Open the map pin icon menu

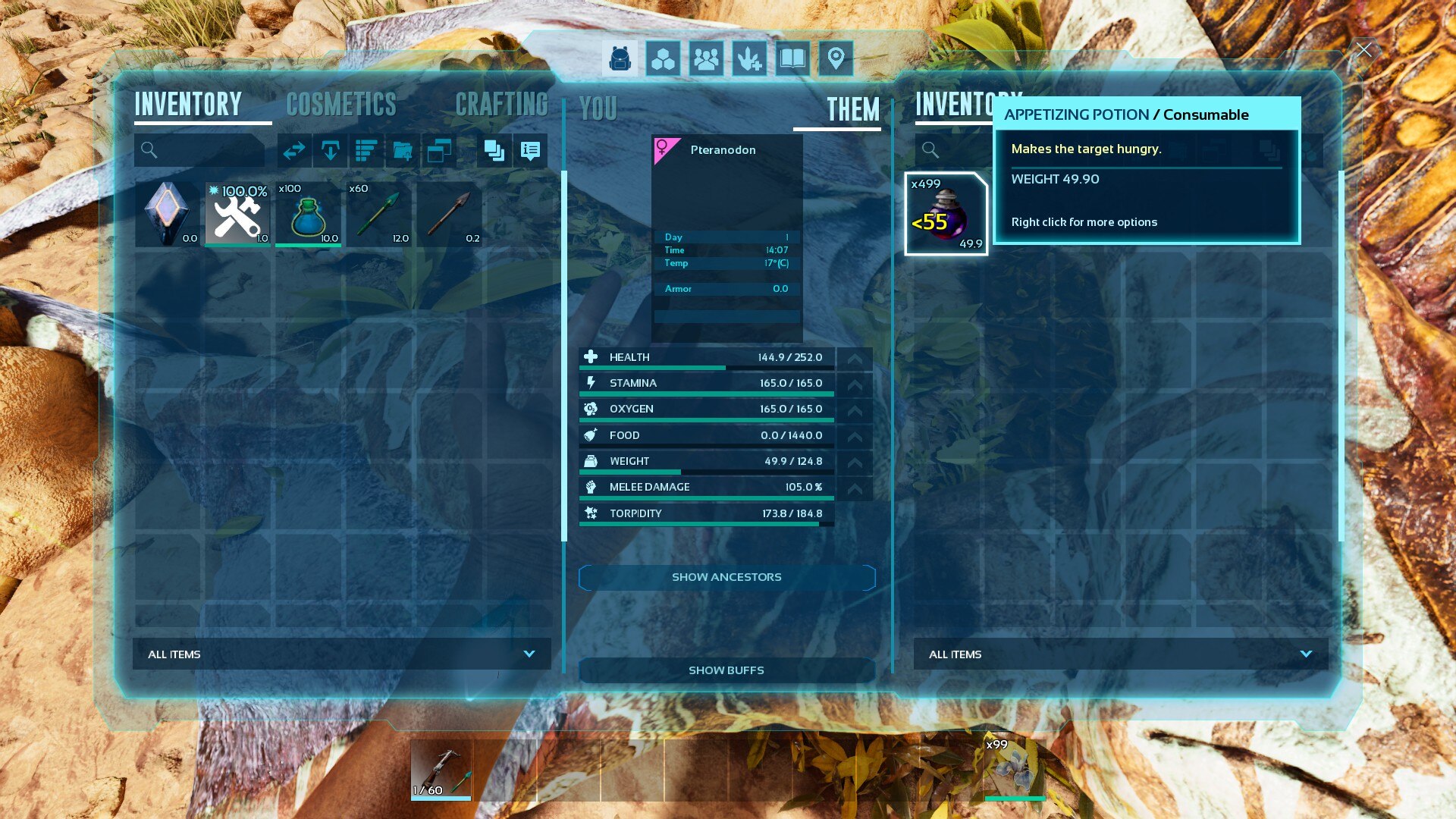pos(836,58)
